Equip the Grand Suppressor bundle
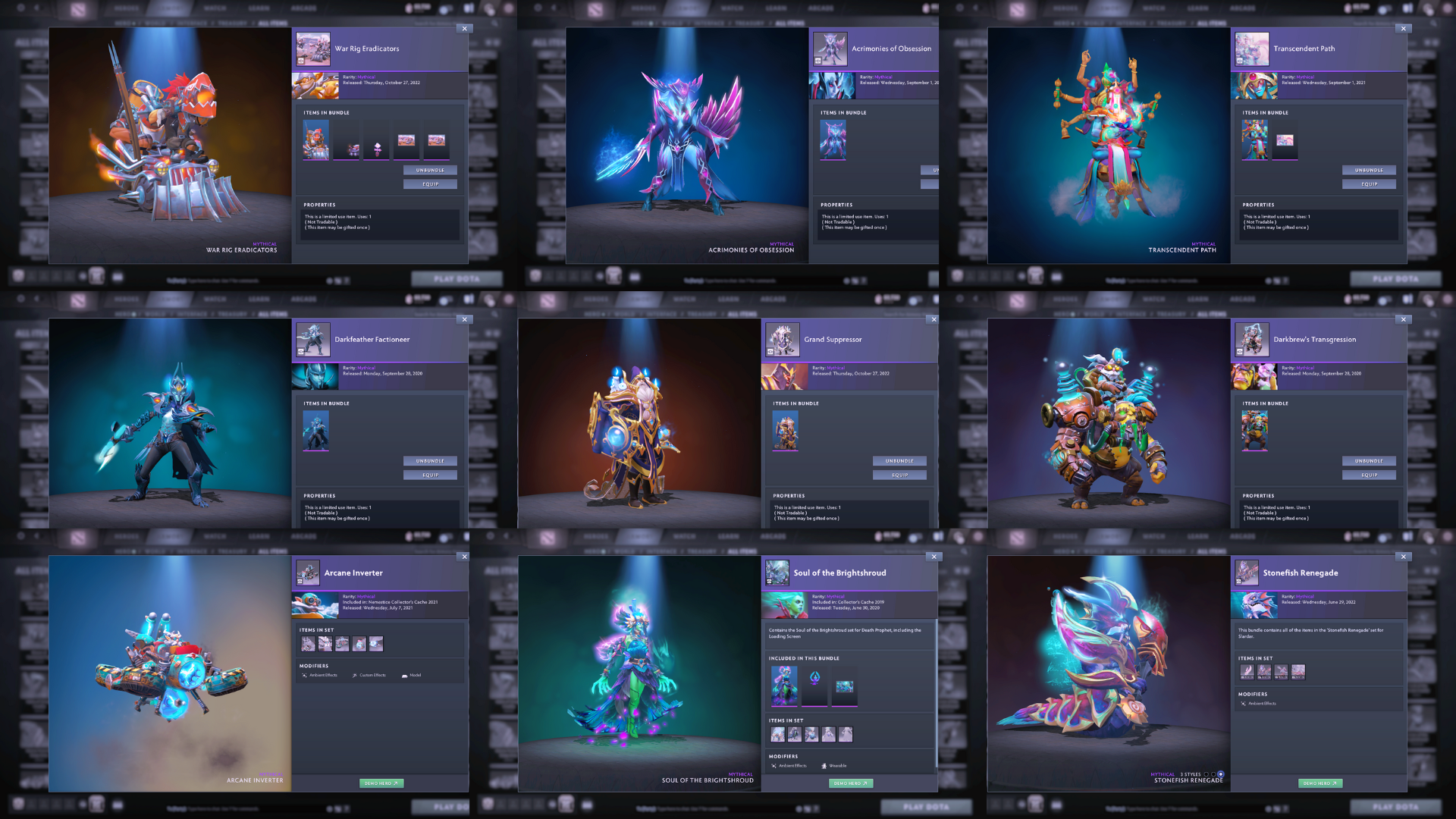 point(899,475)
